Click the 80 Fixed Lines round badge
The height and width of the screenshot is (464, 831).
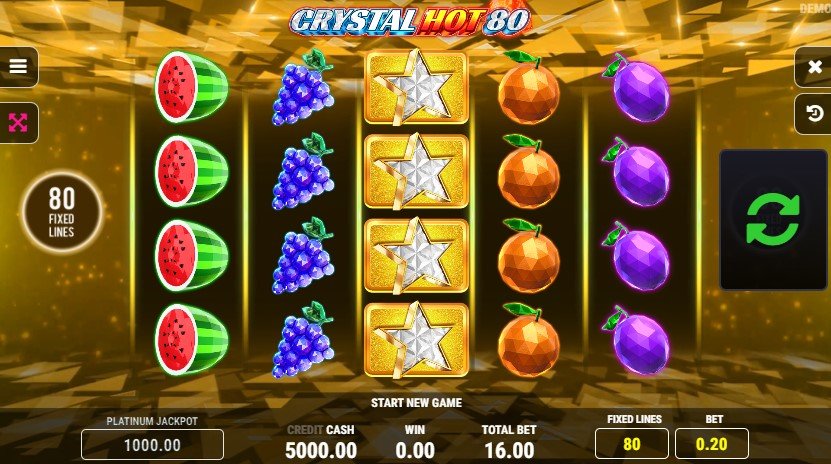point(63,212)
